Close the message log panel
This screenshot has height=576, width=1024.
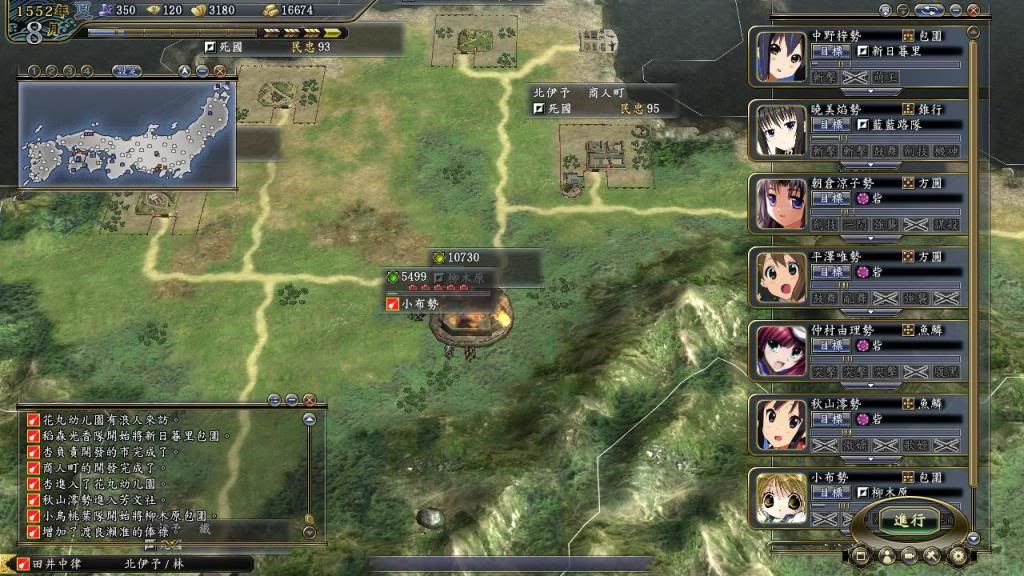pos(309,400)
